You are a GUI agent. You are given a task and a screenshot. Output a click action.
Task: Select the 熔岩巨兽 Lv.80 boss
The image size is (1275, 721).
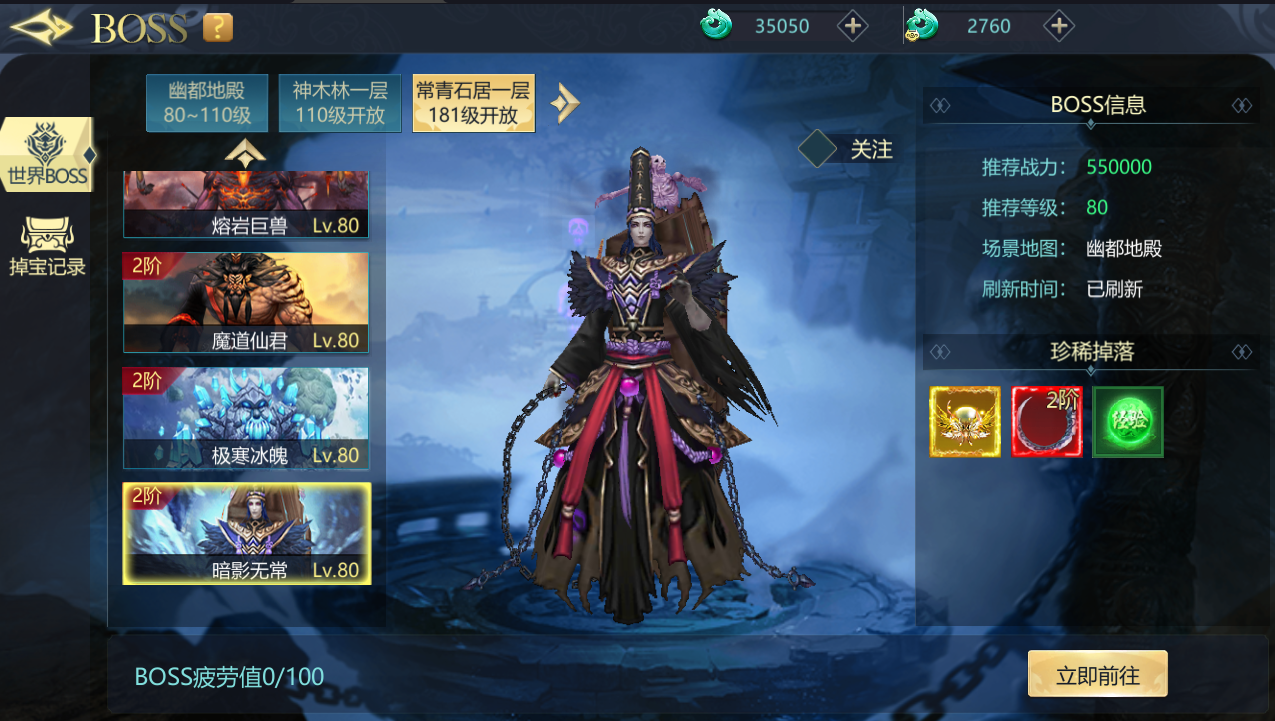tap(246, 206)
